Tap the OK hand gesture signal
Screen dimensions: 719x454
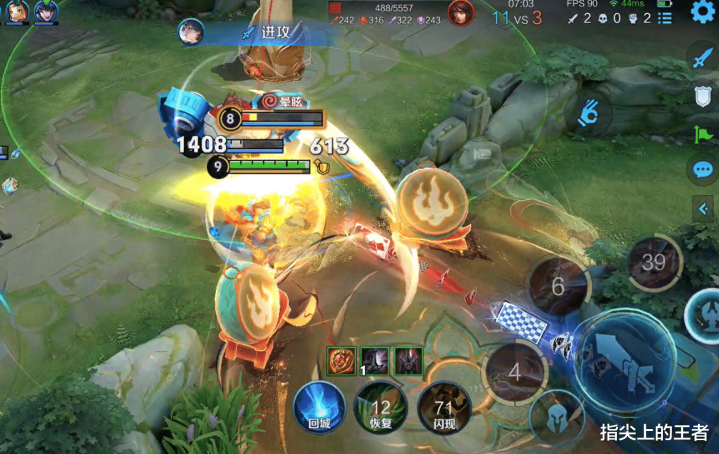click(x=591, y=114)
